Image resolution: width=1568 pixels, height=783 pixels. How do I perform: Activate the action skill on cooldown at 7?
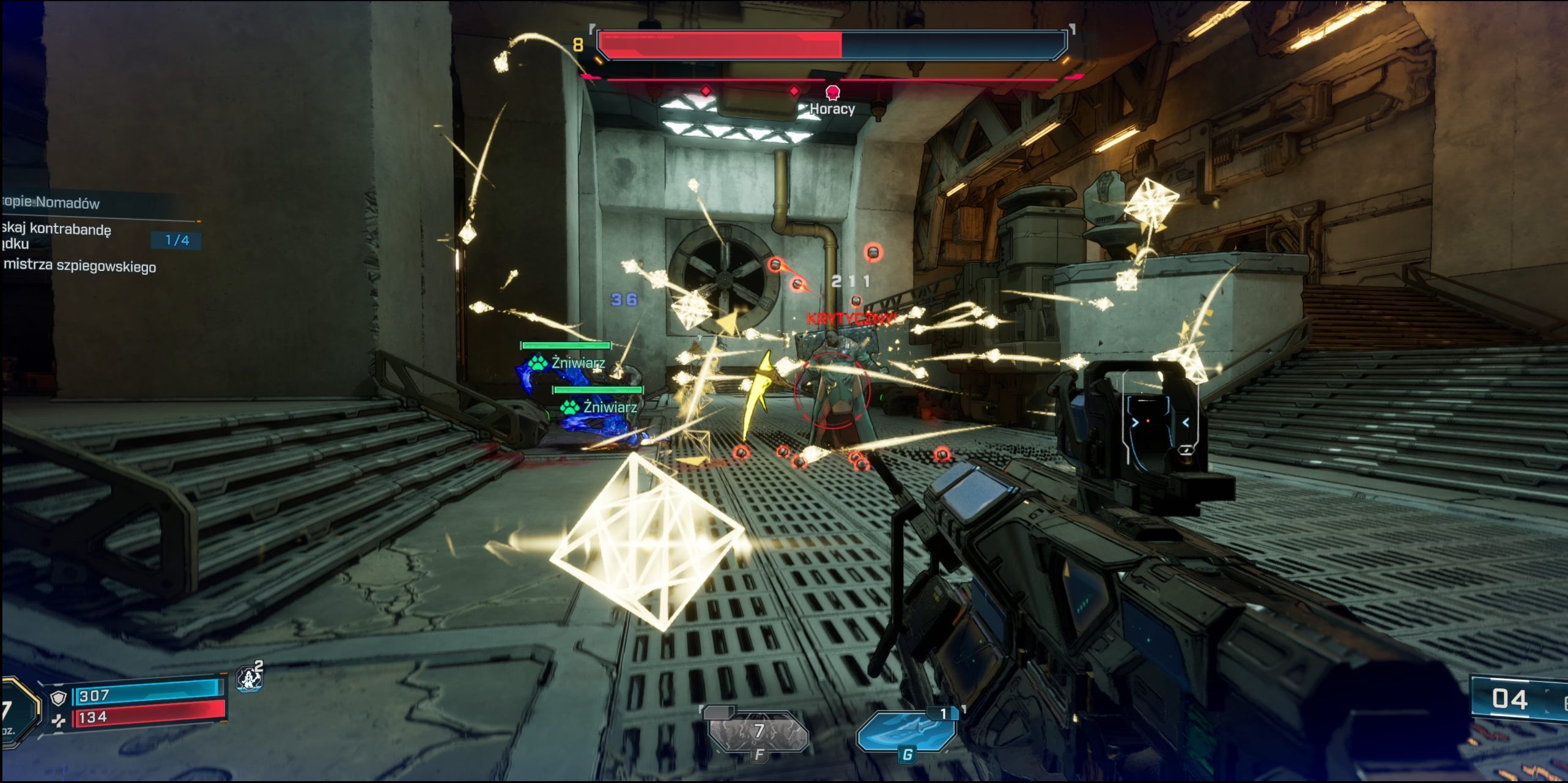pos(758,732)
